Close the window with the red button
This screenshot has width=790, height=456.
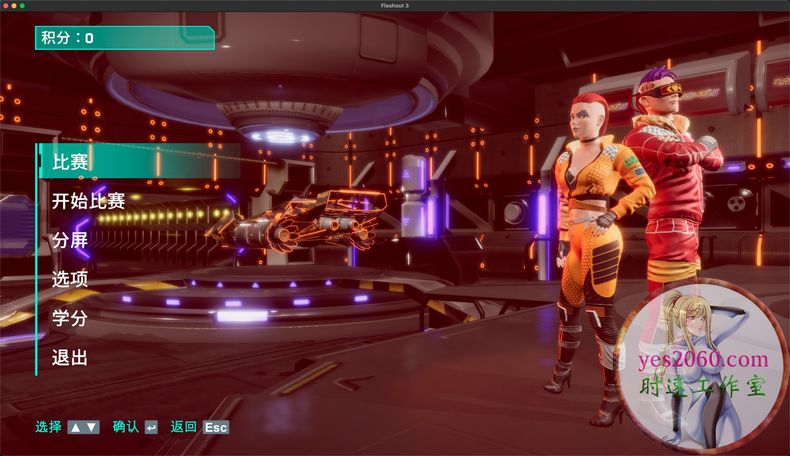5,5
